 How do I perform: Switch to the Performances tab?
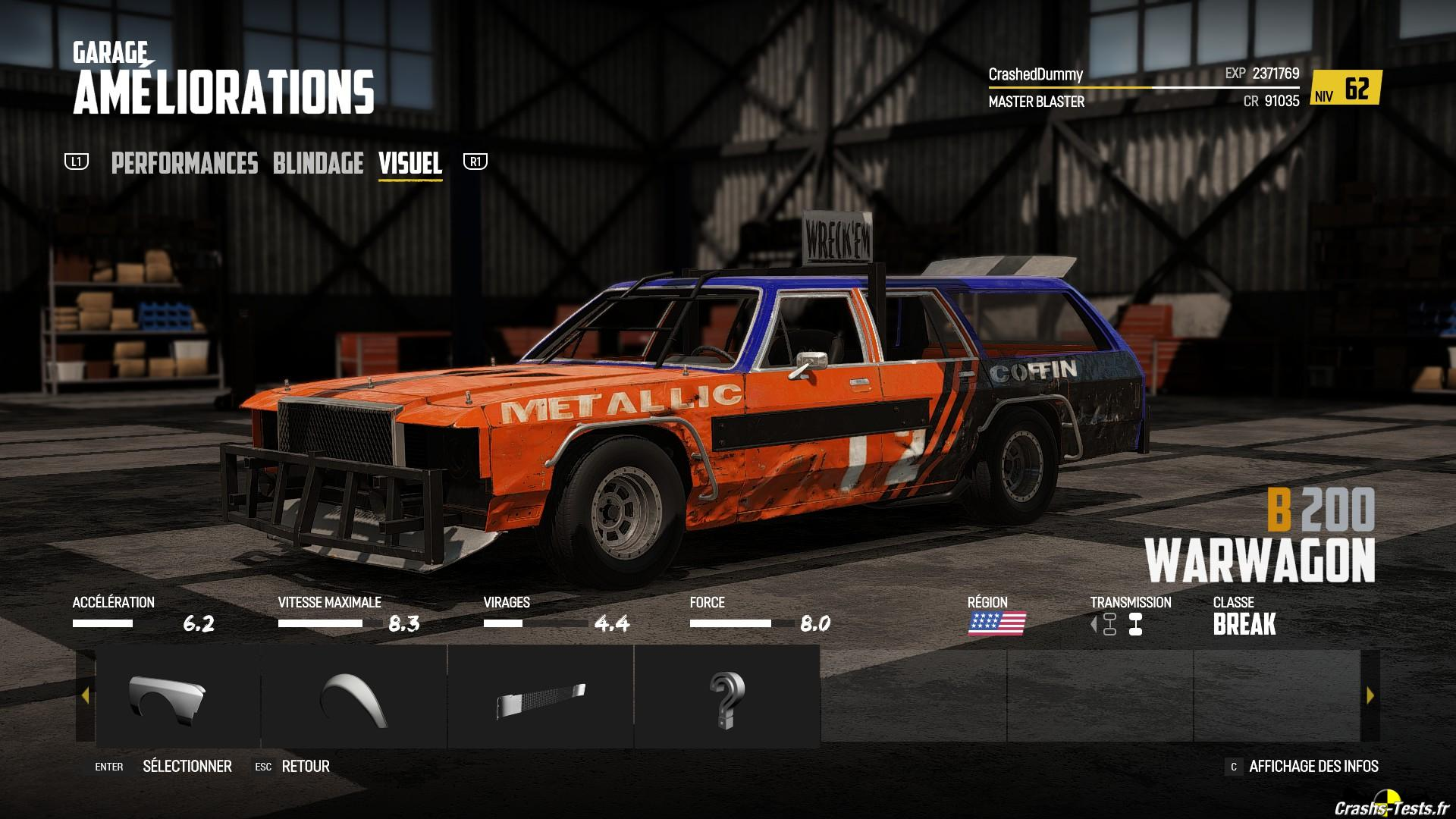[x=184, y=164]
